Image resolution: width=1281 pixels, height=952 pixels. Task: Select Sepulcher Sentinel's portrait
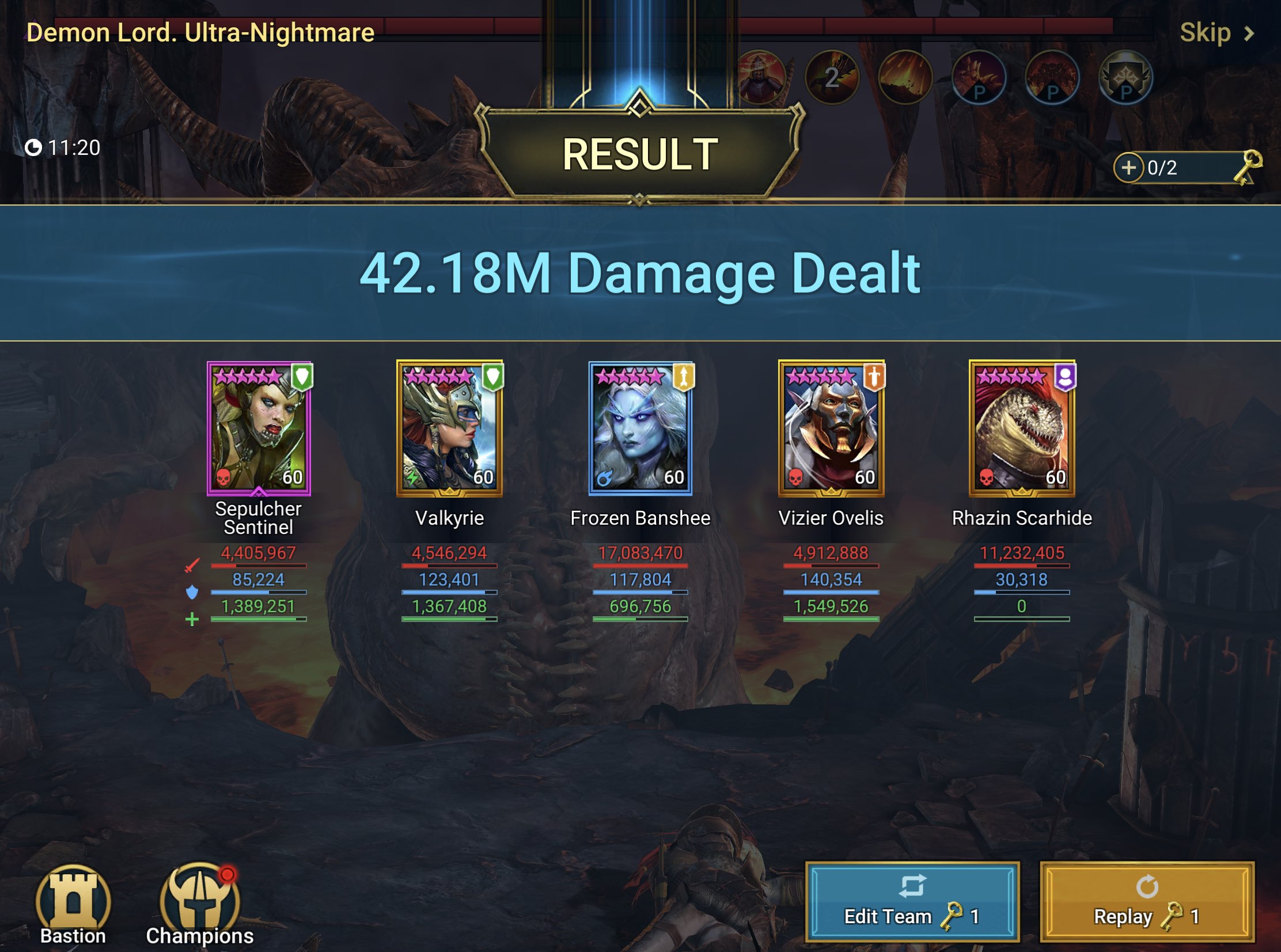click(259, 428)
